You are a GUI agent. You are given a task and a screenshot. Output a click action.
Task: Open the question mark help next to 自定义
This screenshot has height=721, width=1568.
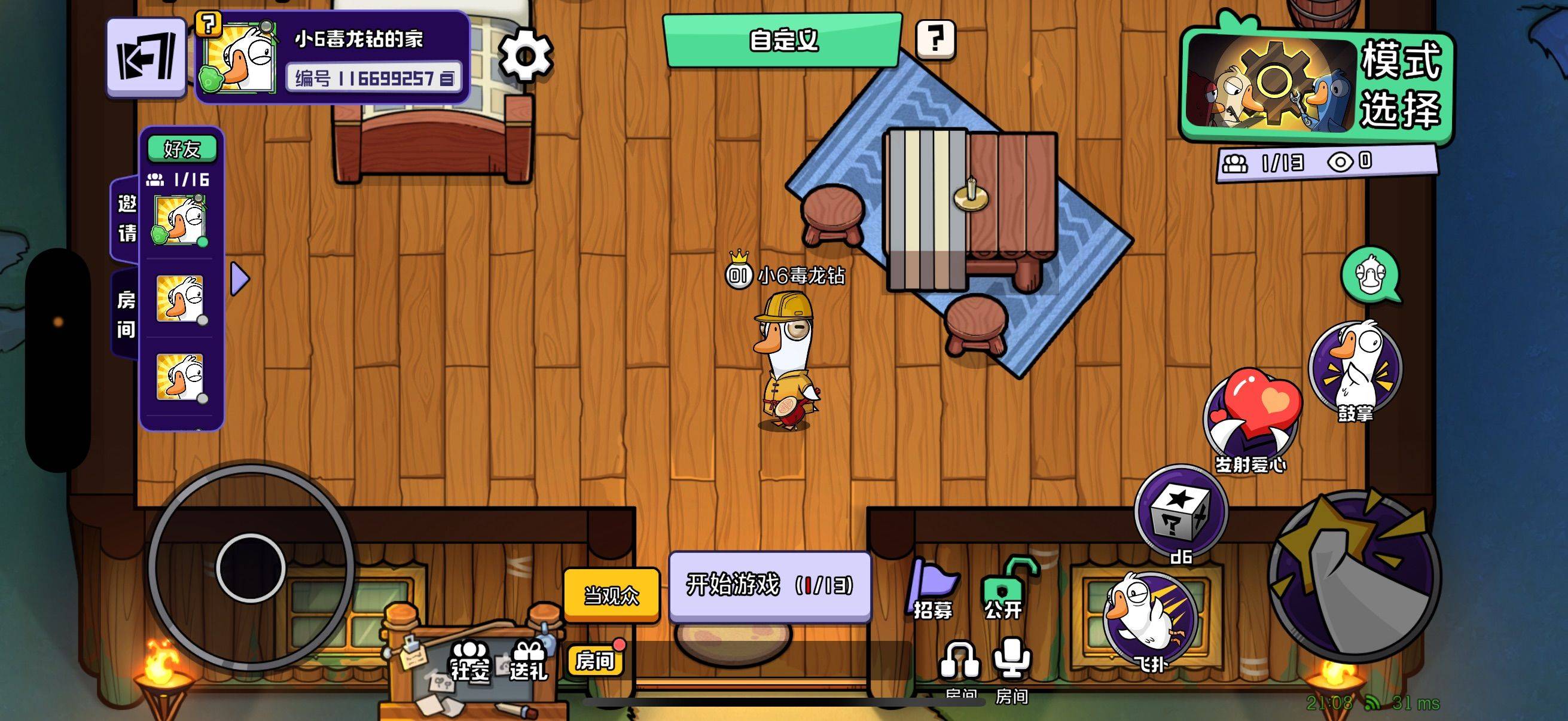coord(935,39)
